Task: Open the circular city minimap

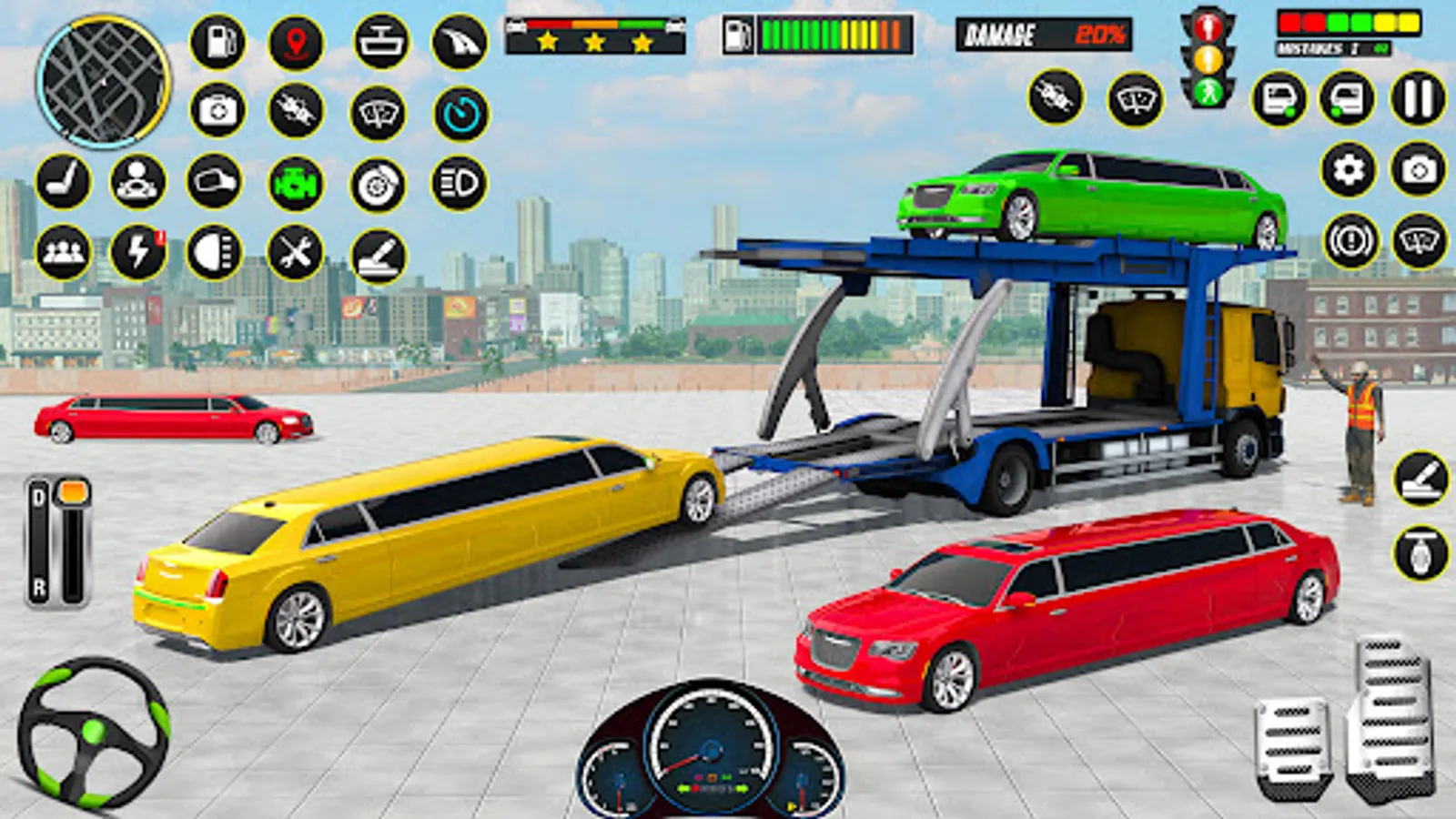Action: click(x=103, y=82)
